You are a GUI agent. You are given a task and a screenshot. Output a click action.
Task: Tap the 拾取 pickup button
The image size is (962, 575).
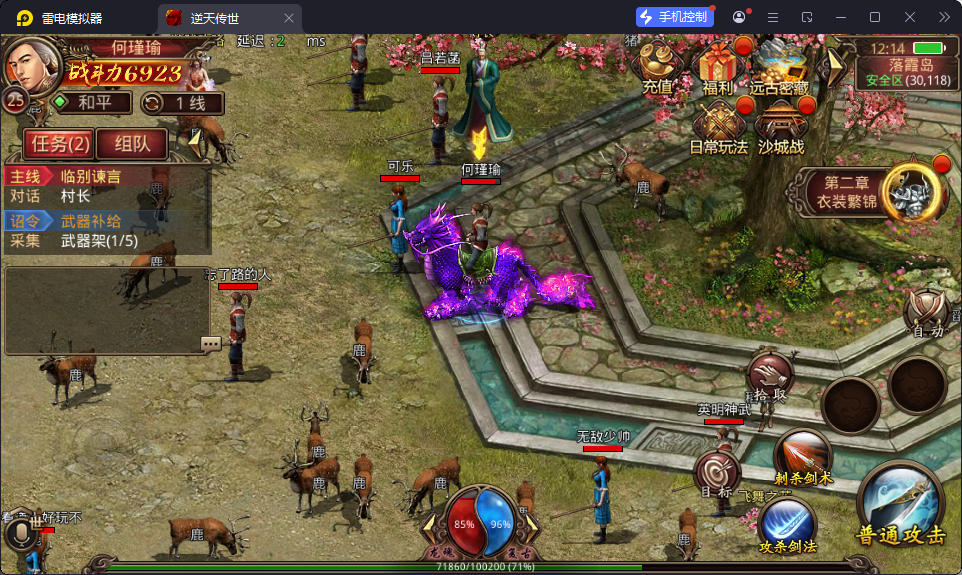pyautogui.click(x=770, y=376)
